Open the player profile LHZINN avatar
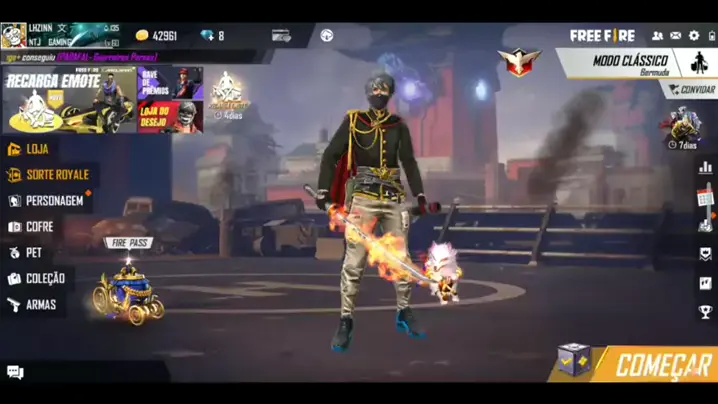This screenshot has width=718, height=404. coord(14,36)
